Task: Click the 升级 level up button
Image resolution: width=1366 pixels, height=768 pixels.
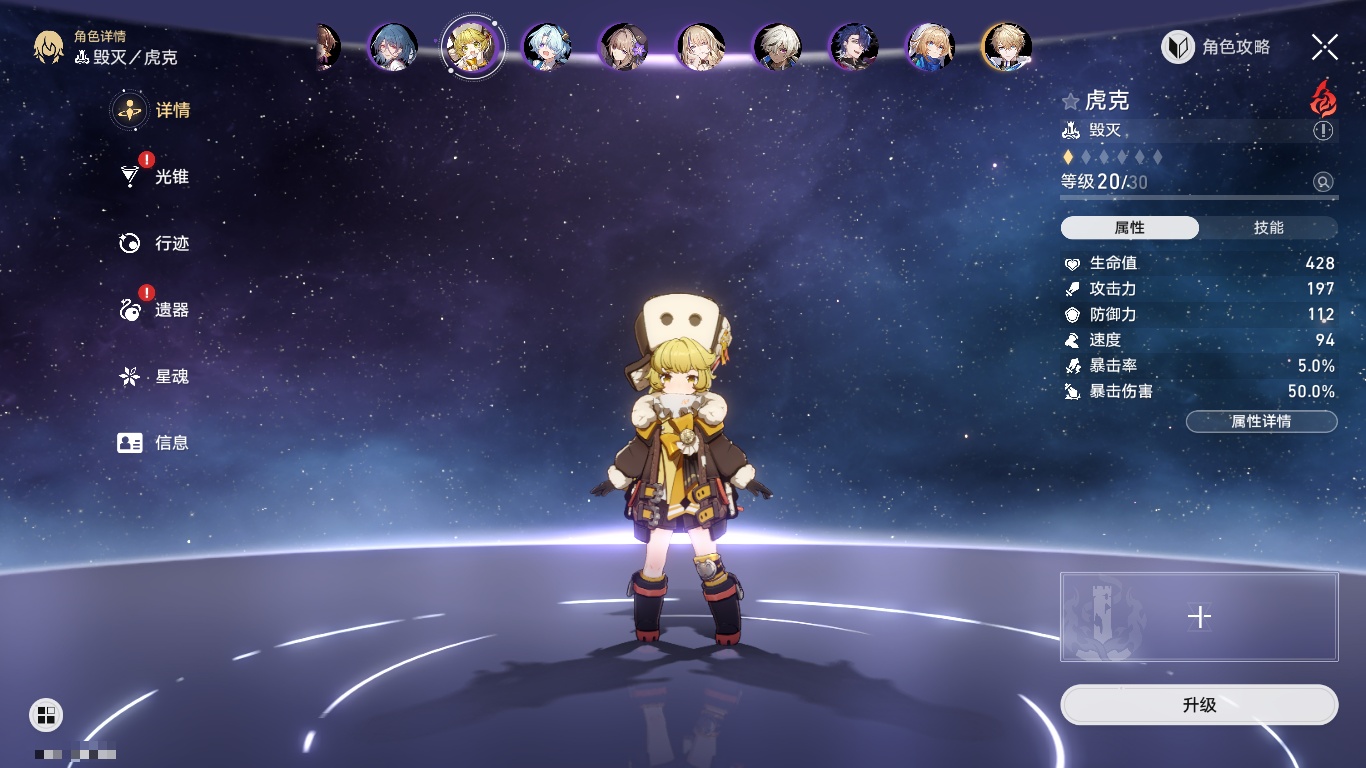Action: 1199,705
